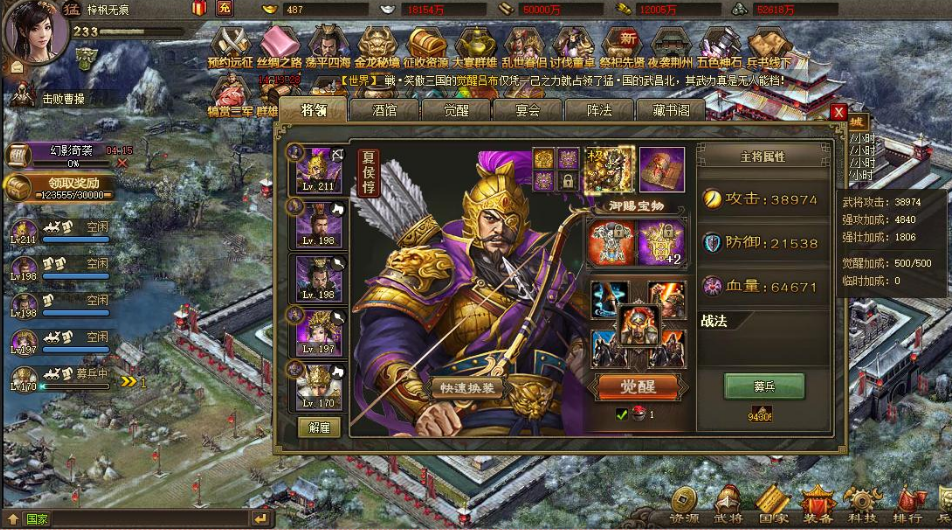Open the 觉醒 tab
Screen dimensions: 952x530
coord(457,110)
